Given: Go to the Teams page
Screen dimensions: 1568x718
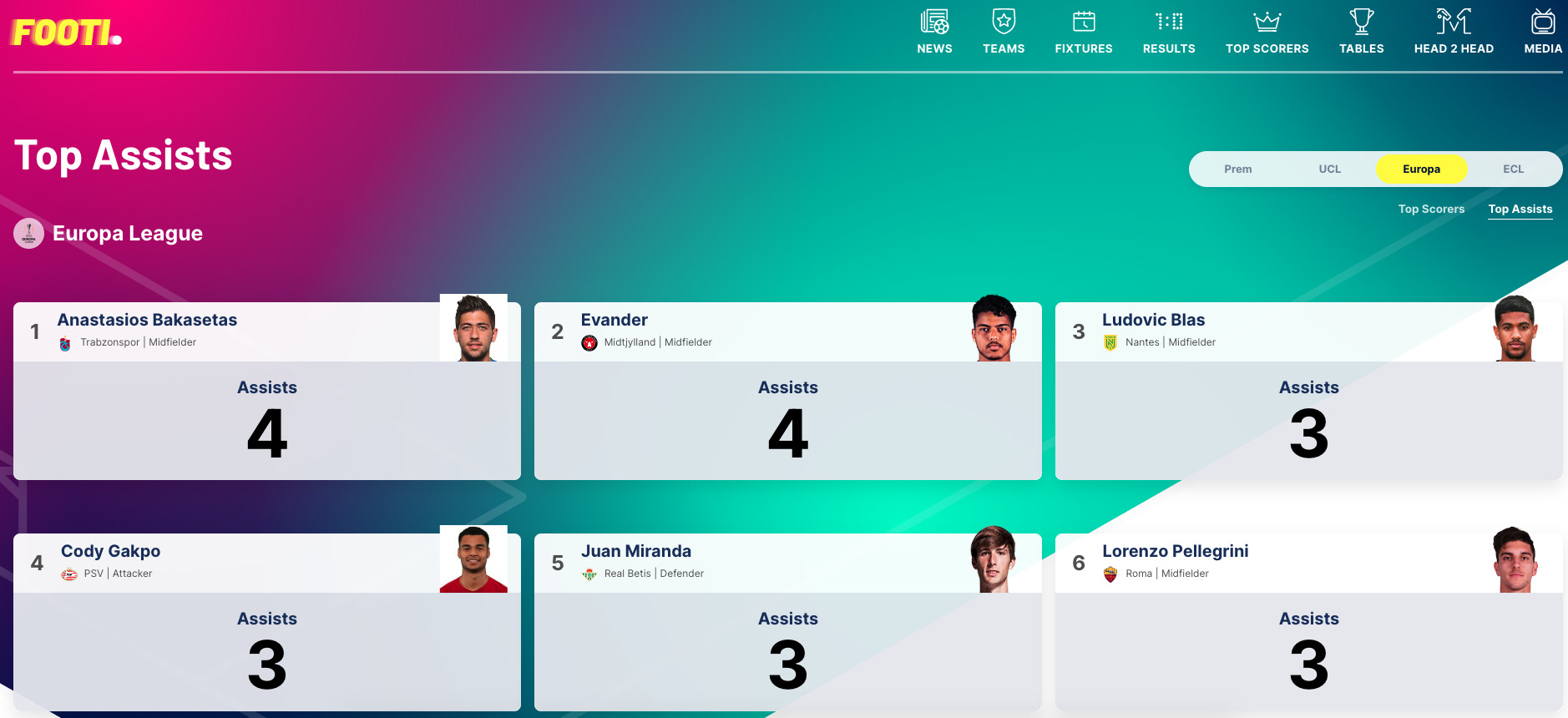Looking at the screenshot, I should point(1004,32).
